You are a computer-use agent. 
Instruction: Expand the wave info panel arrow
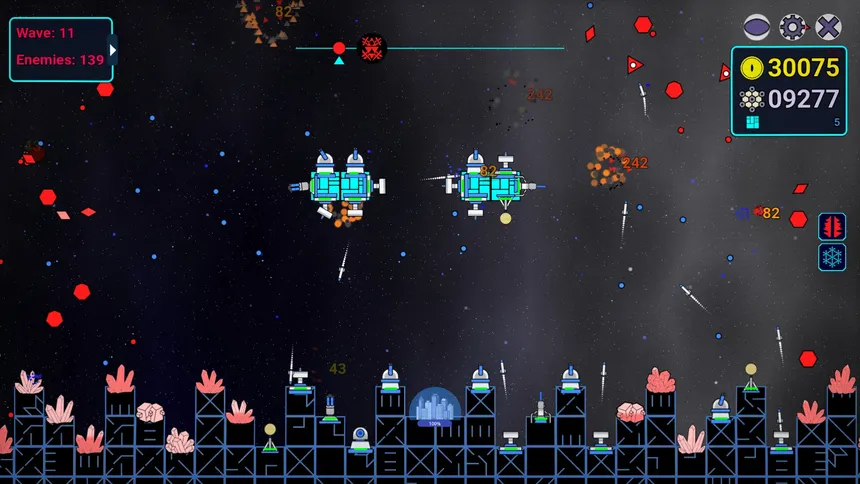(x=113, y=49)
